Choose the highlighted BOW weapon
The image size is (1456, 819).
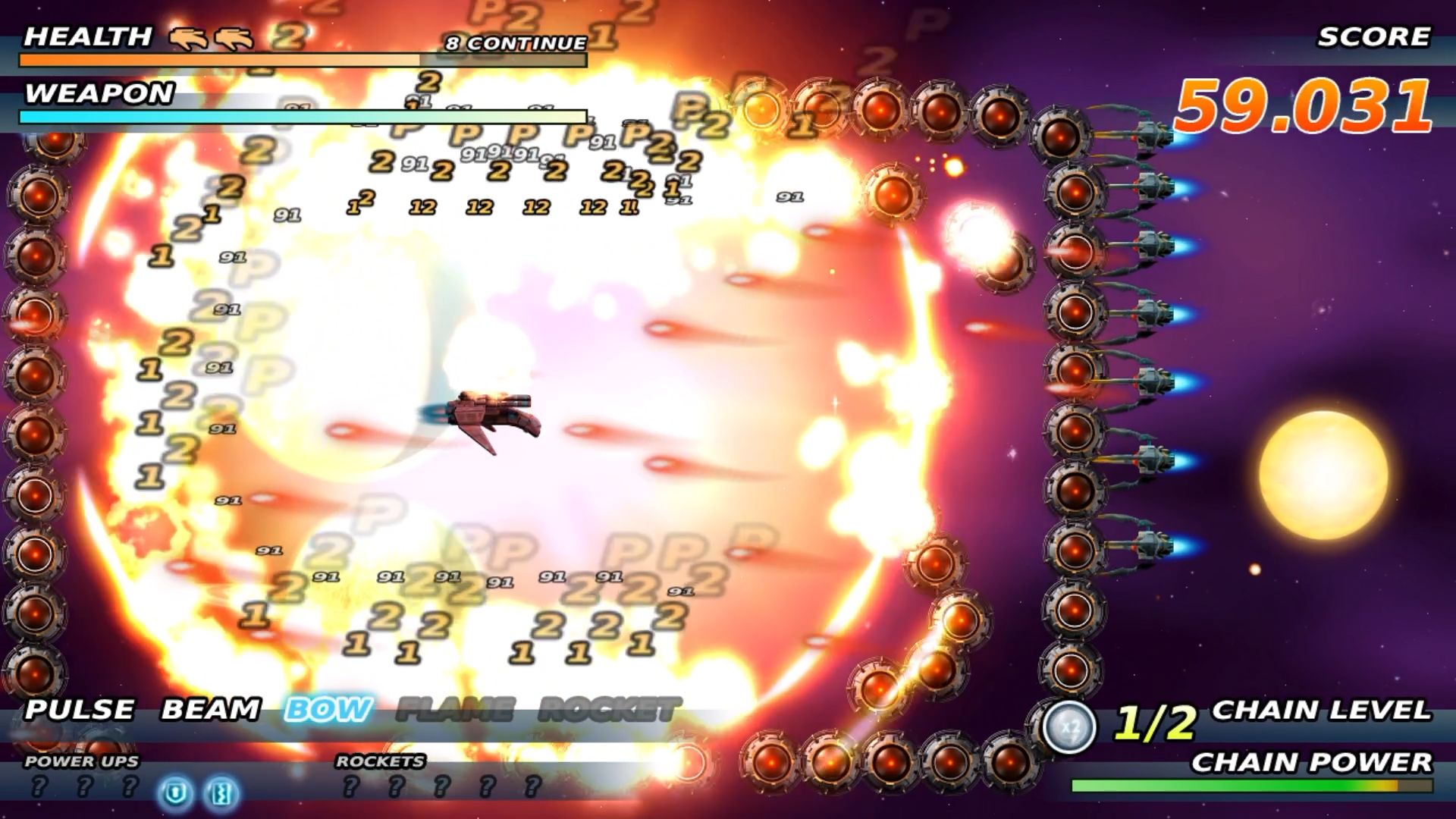tap(328, 710)
